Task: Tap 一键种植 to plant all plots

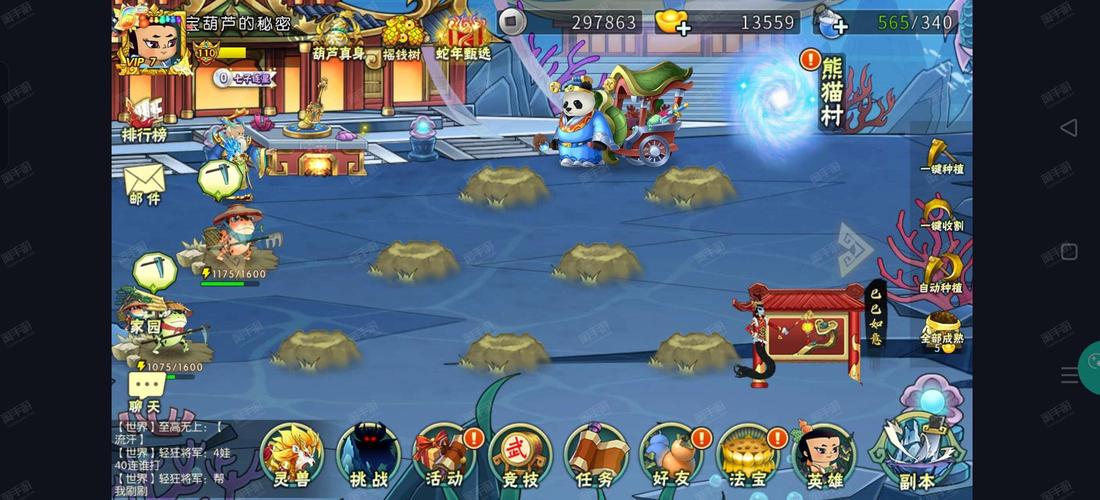Action: coord(940,157)
